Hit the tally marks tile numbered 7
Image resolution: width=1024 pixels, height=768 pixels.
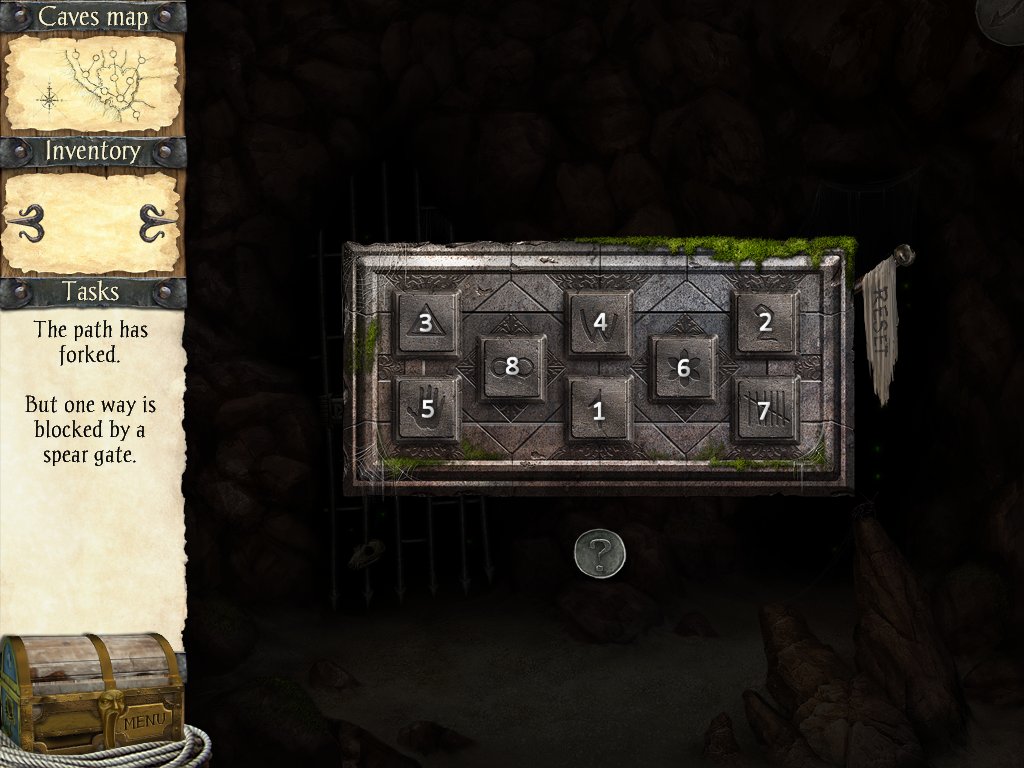765,410
